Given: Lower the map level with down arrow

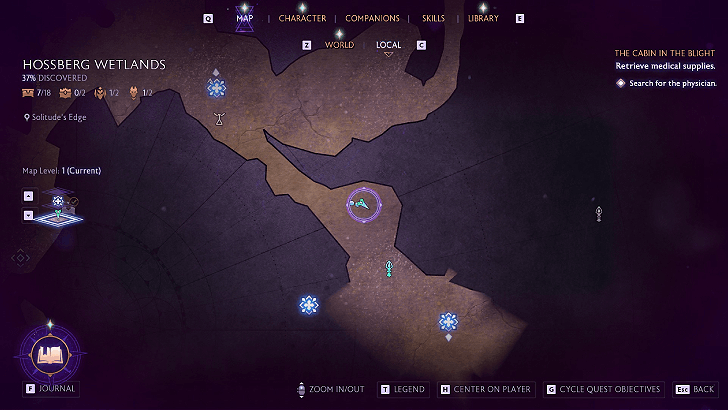Looking at the screenshot, I should click(28, 214).
